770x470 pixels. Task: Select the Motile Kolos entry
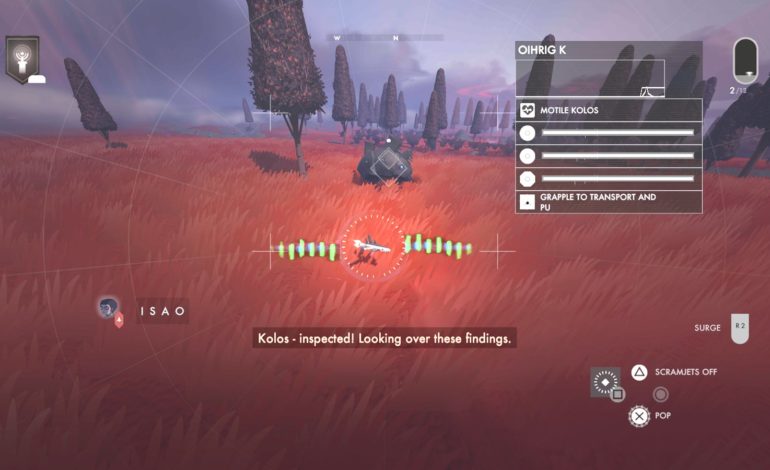[x=608, y=110]
